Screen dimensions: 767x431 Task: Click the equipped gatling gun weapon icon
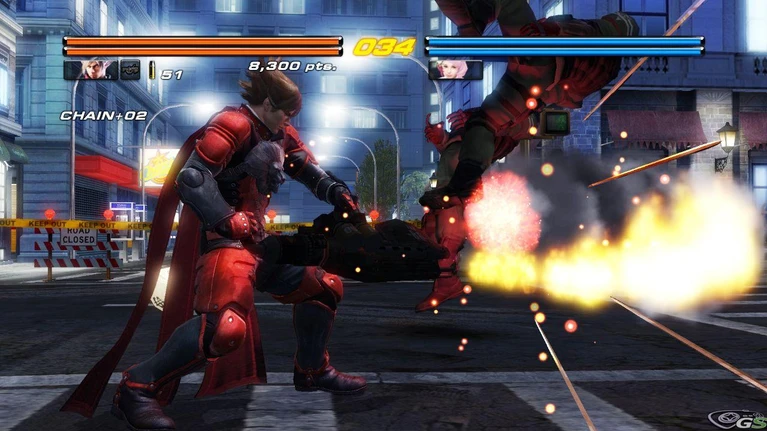[x=130, y=69]
